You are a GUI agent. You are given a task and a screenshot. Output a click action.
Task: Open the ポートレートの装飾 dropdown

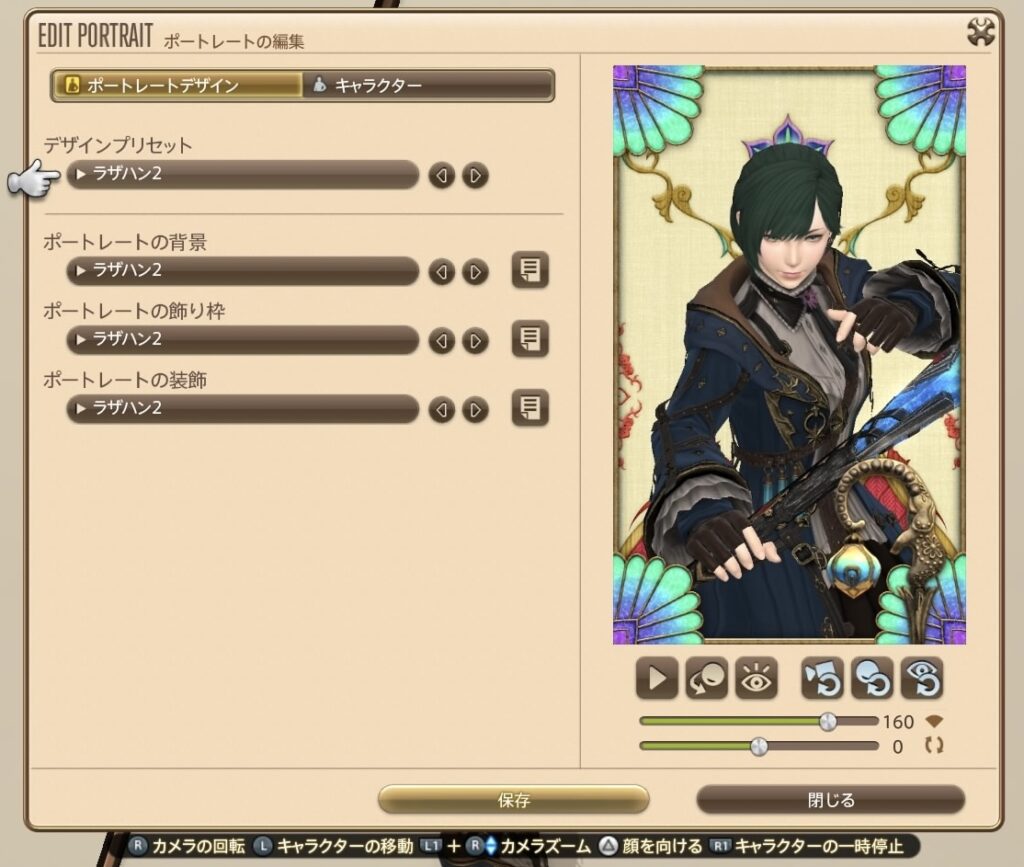click(x=242, y=409)
